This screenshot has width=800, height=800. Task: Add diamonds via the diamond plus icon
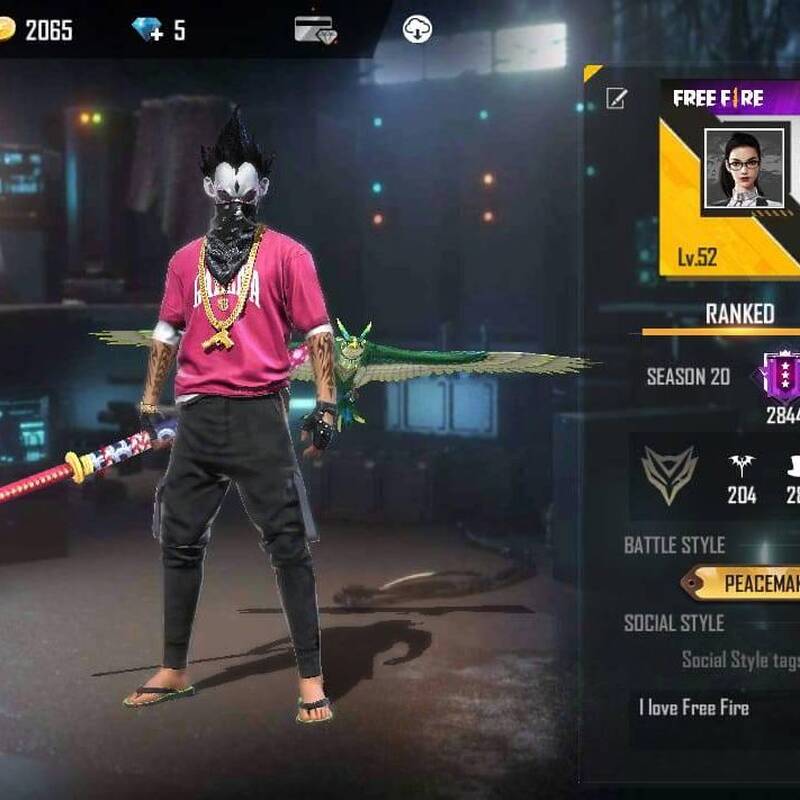[147, 30]
